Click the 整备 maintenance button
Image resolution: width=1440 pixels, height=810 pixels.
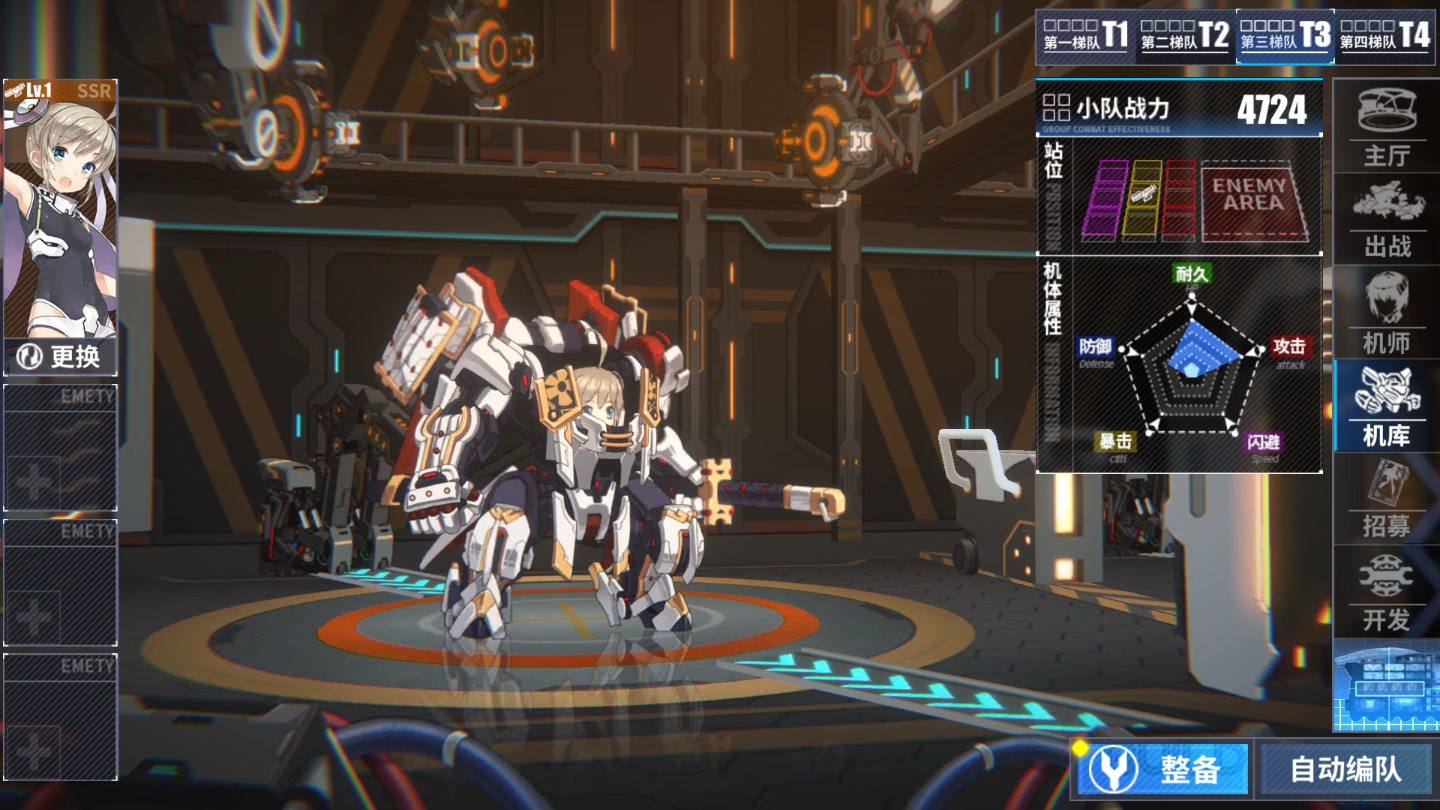coord(1164,769)
